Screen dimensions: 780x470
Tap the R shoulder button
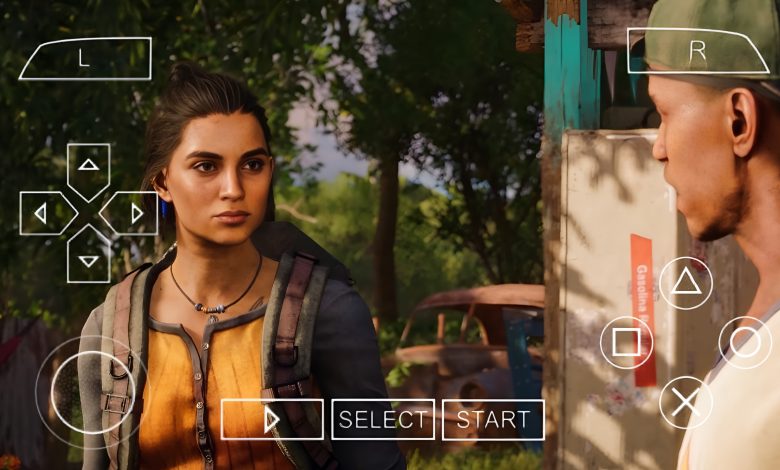coord(697,51)
